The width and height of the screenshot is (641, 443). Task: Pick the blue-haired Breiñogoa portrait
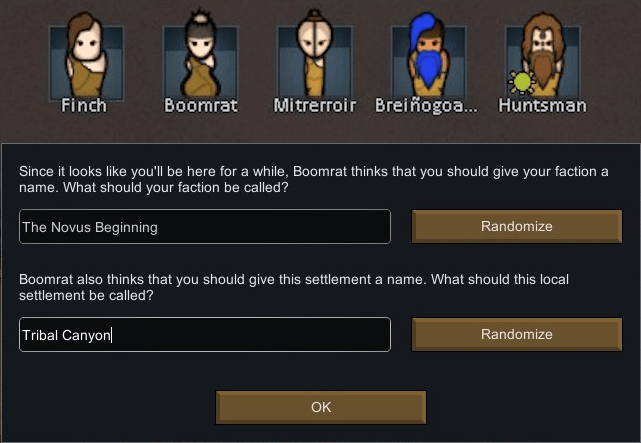428,59
